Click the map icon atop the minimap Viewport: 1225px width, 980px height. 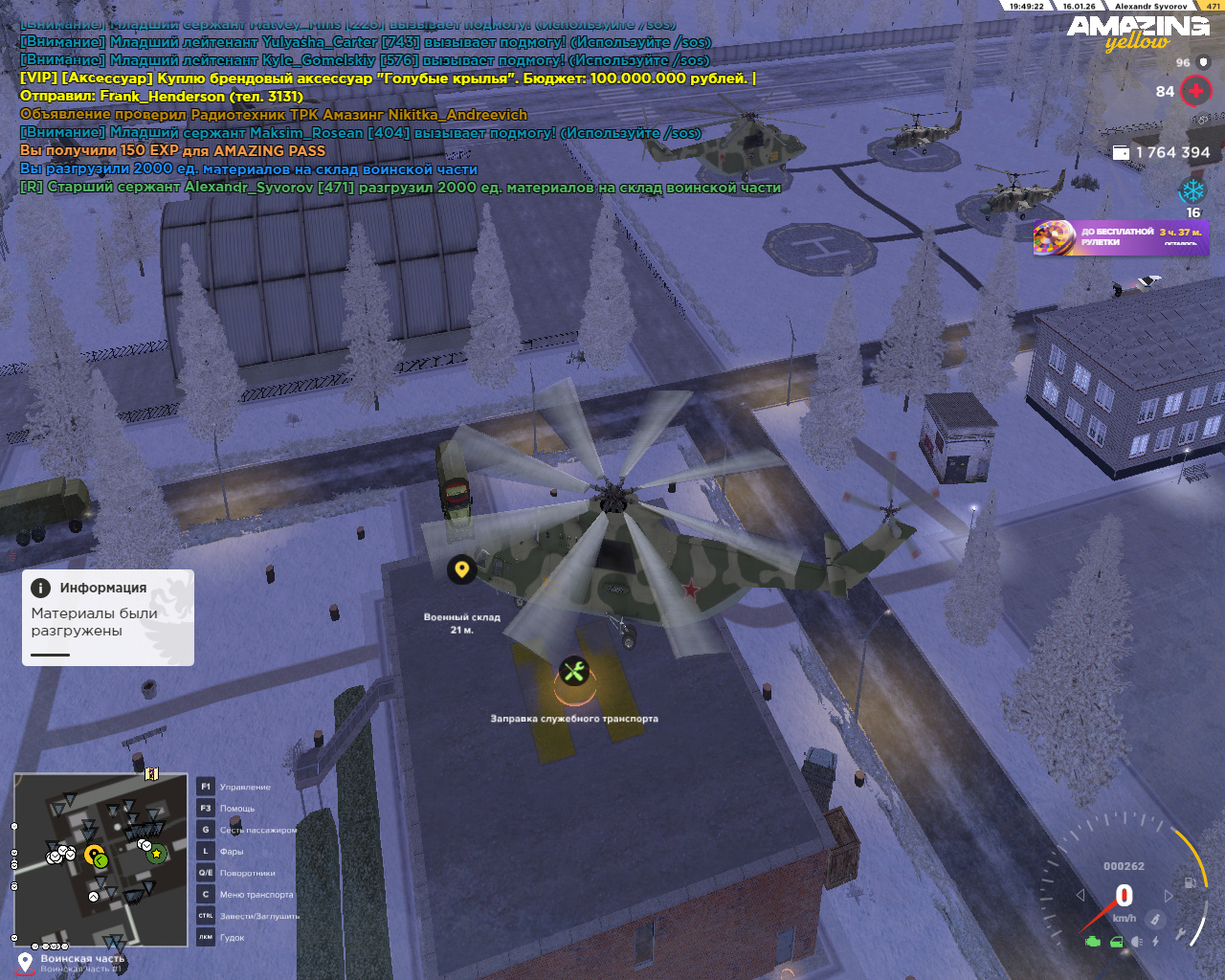[x=151, y=773]
